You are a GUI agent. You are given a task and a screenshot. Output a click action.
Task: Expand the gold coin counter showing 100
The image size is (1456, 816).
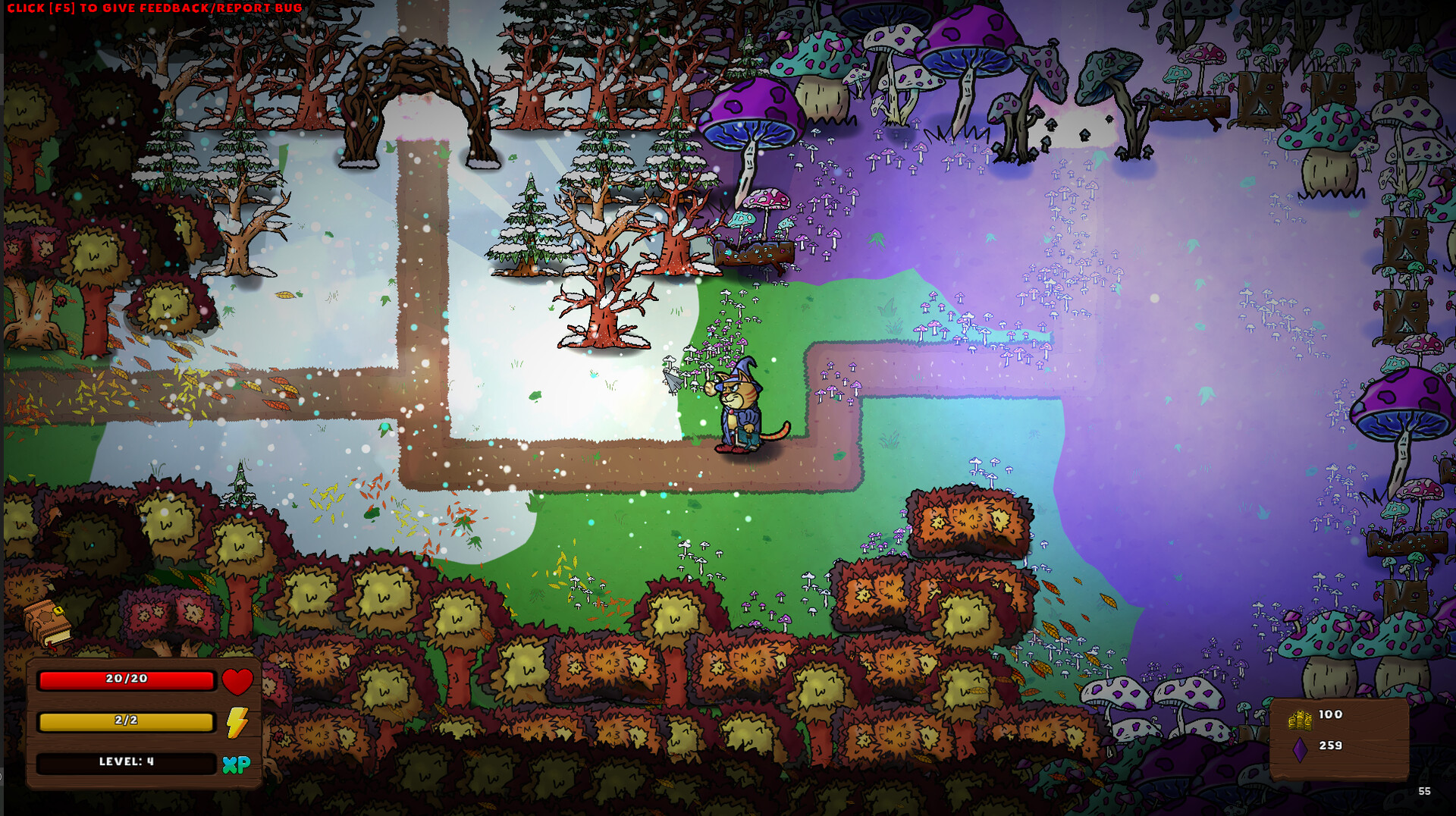(x=1332, y=714)
